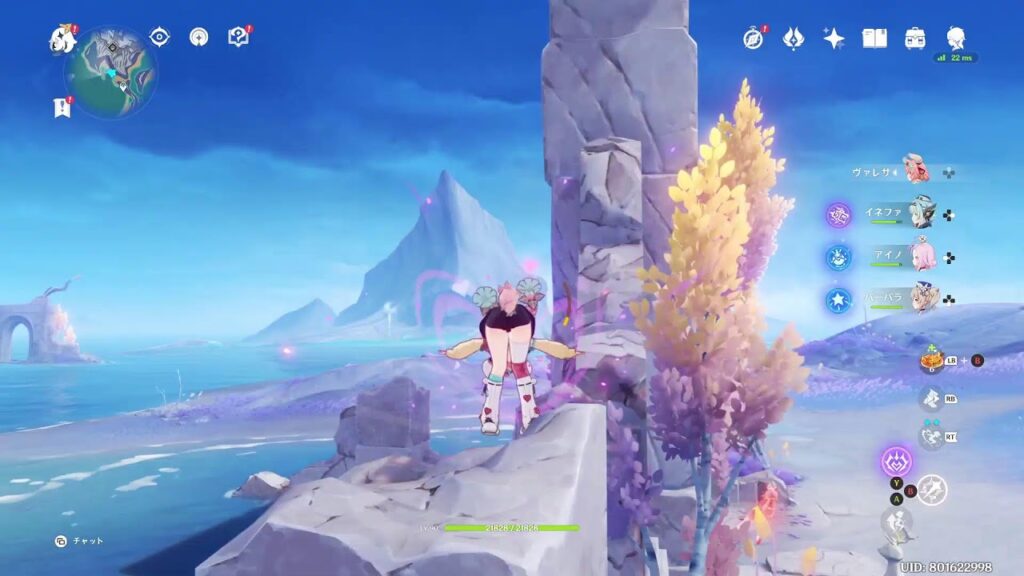Activate the purple elemental burst icon
1024x576 pixels.
coord(896,461)
